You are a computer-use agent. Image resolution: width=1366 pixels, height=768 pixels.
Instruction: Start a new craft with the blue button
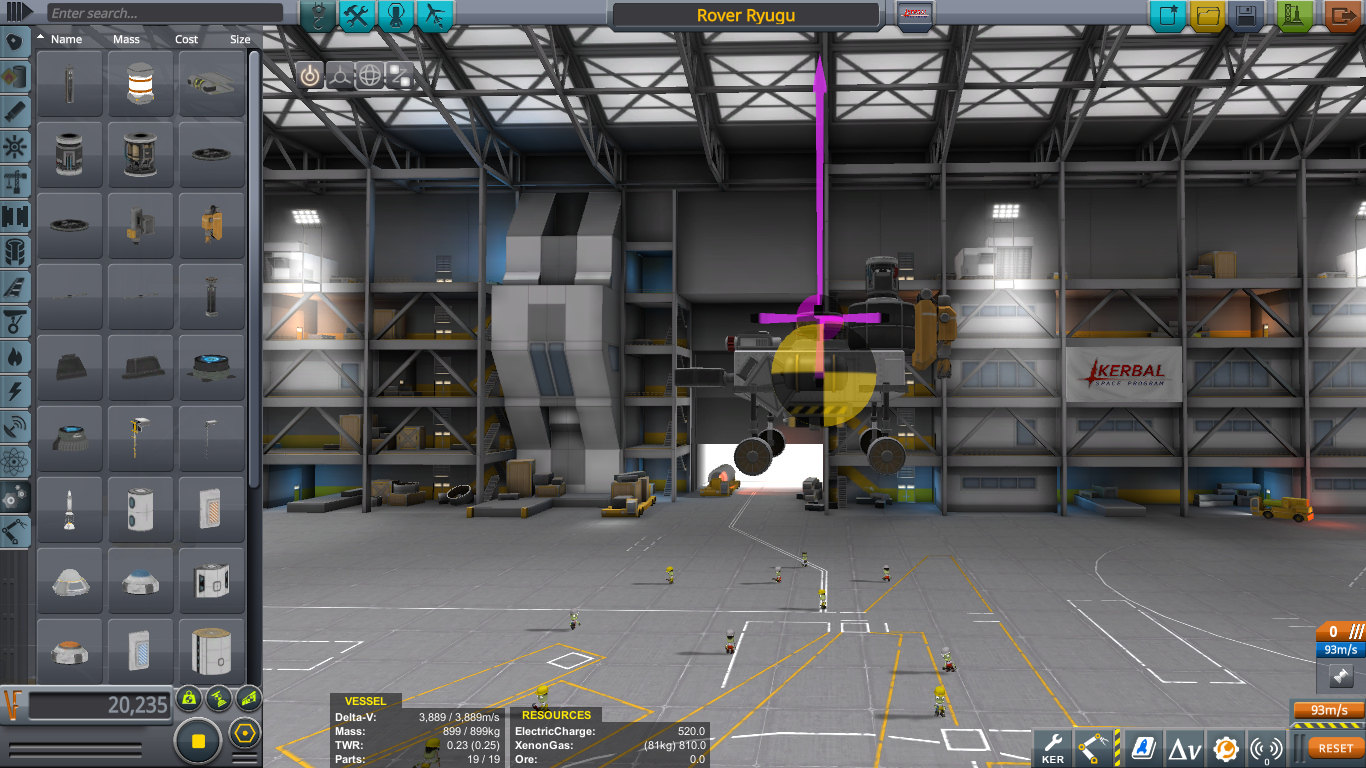1167,16
